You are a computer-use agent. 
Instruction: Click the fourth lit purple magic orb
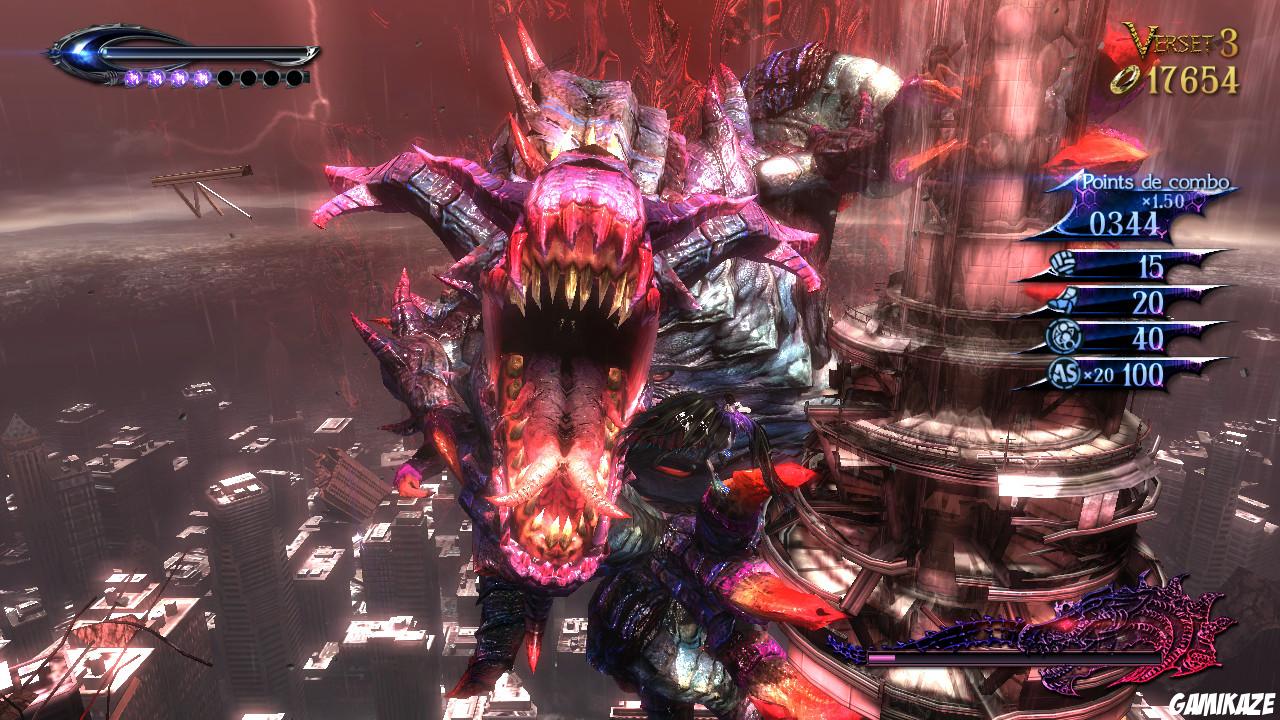(x=203, y=78)
